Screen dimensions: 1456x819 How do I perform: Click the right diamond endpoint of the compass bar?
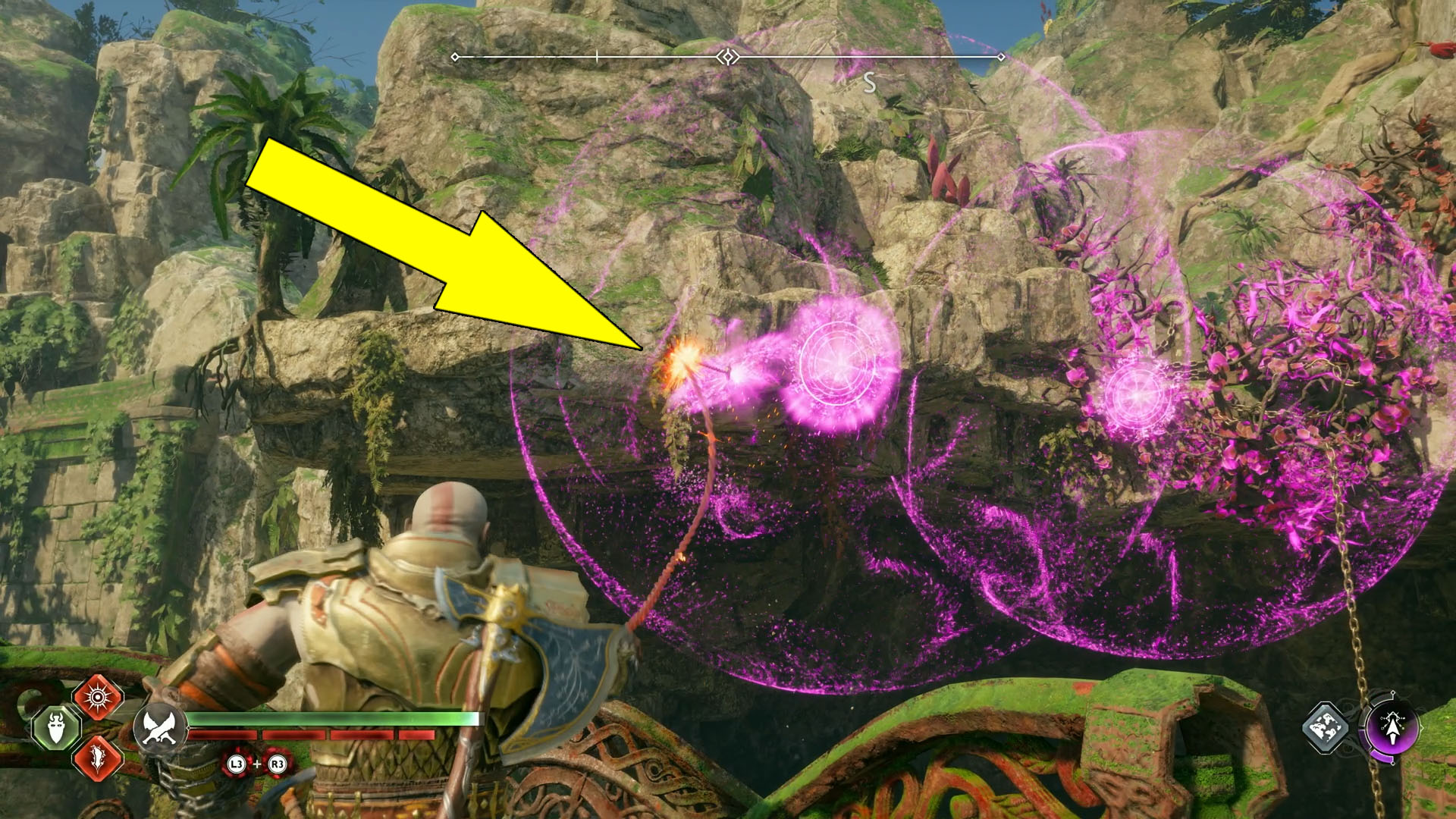1002,55
